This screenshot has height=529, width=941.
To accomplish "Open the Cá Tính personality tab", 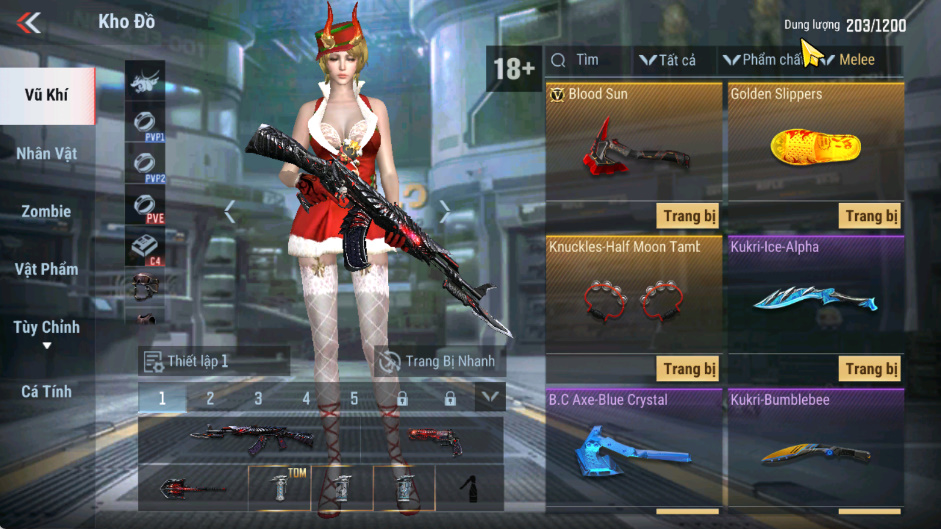I will point(47,391).
